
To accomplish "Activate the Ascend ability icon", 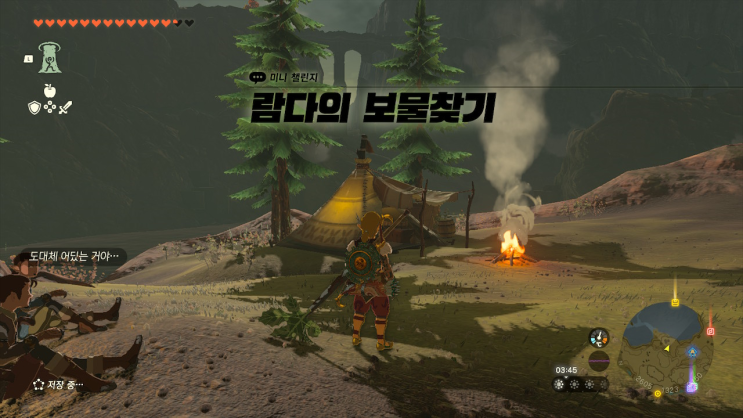I will coord(49,57).
